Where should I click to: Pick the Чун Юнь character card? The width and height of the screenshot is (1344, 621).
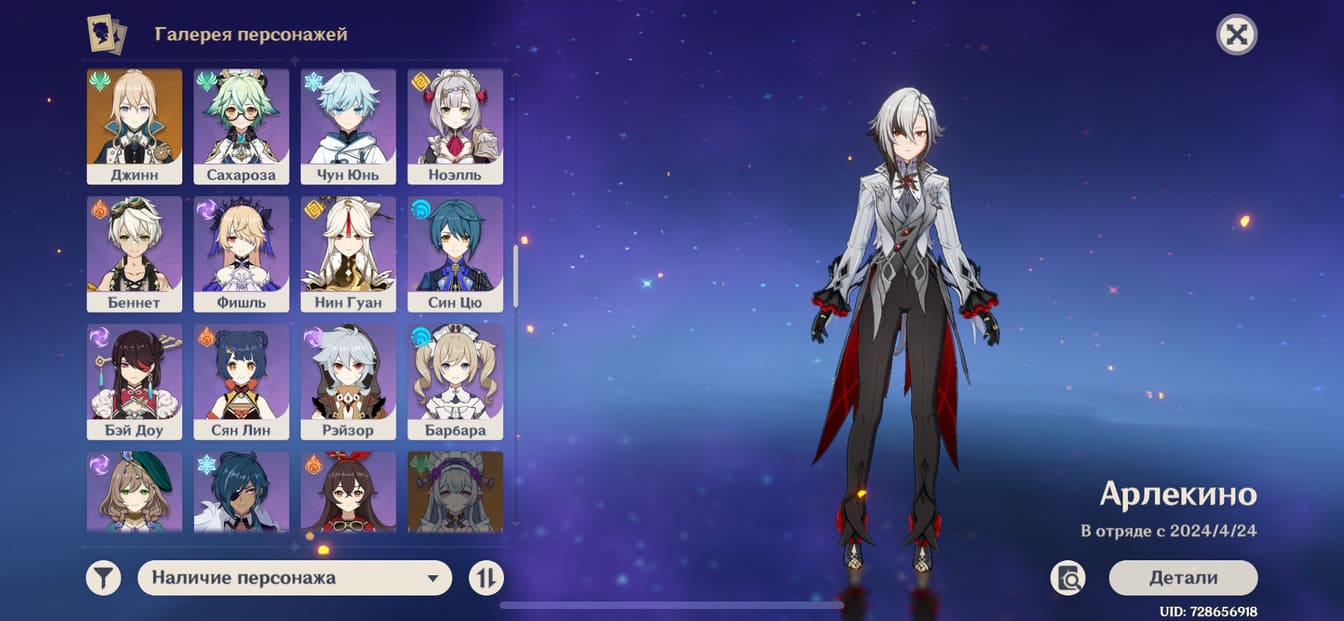pyautogui.click(x=348, y=126)
